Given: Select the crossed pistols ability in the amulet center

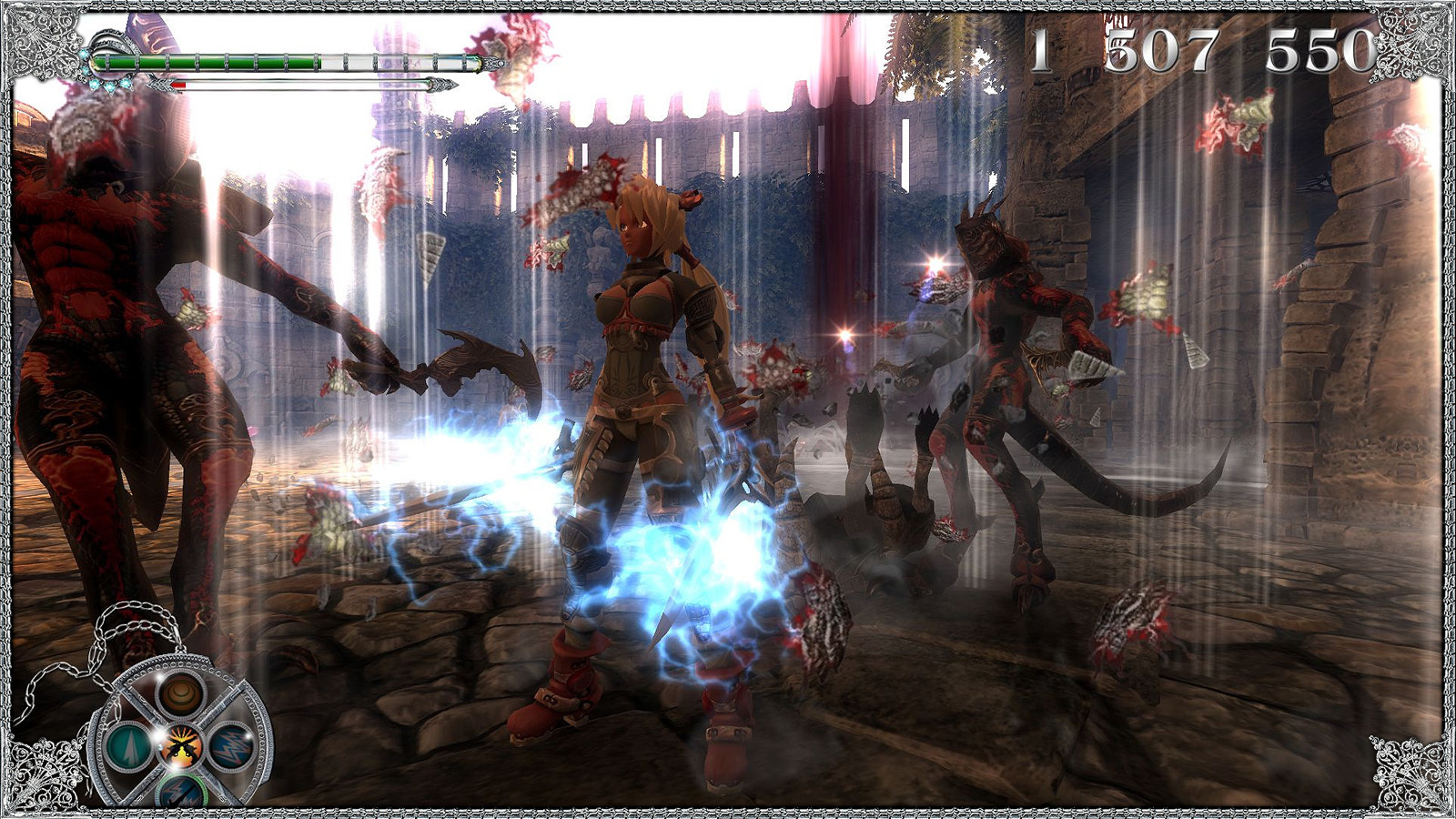Looking at the screenshot, I should [181, 748].
